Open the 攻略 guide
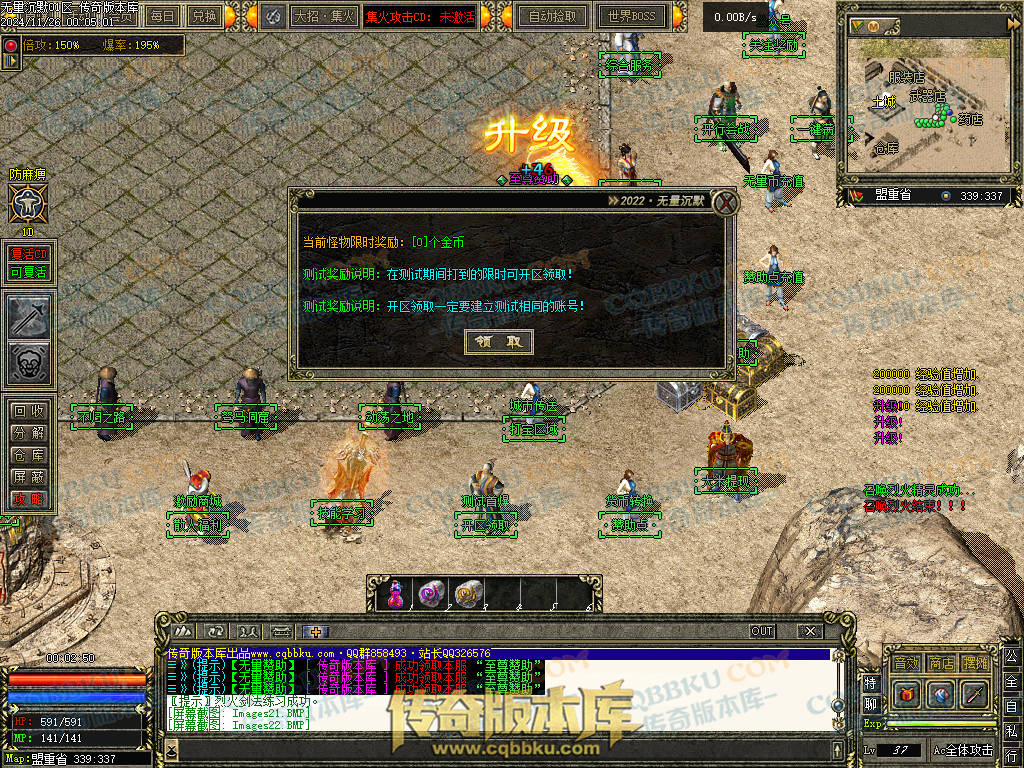Screen dimensions: 1024x768 27,499
